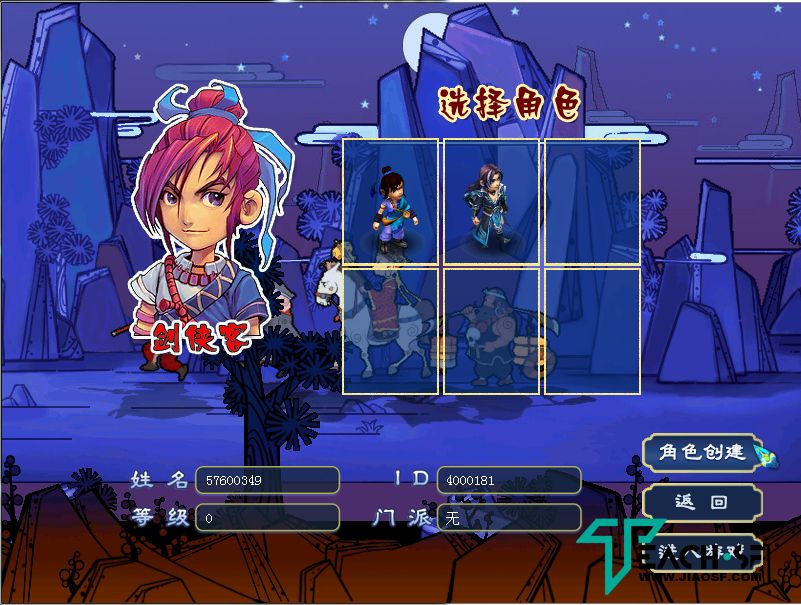The image size is (801, 605).
Task: Choose the long-haired swordsman in dark robe
Action: [x=491, y=202]
